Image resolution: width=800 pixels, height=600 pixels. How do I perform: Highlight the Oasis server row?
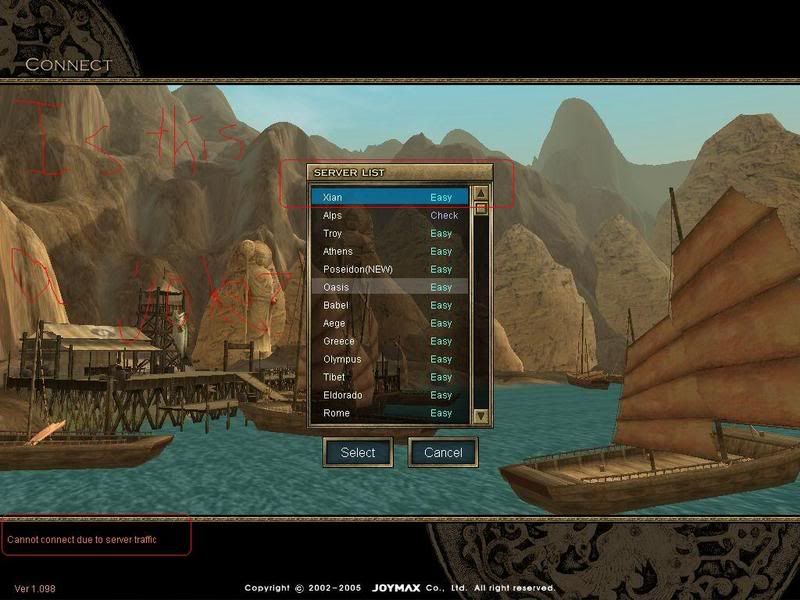coord(388,287)
